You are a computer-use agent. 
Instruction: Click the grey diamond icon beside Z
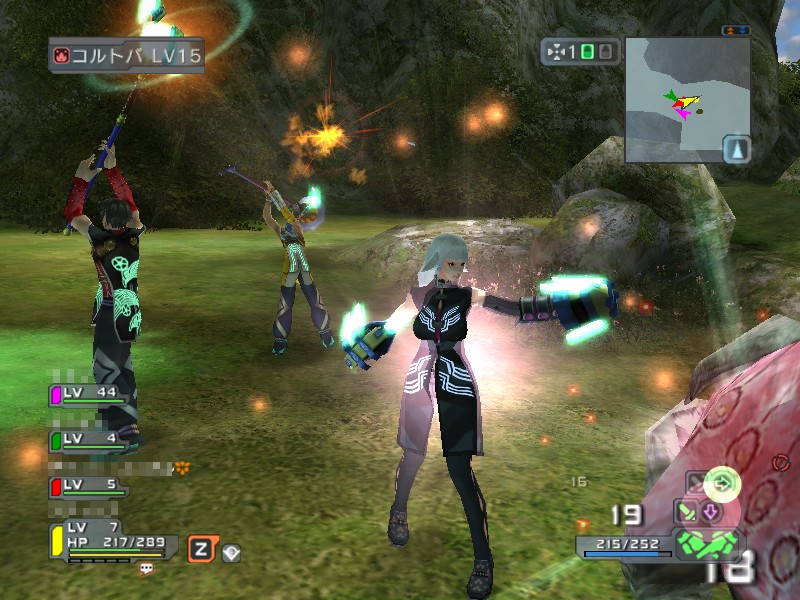(231, 550)
